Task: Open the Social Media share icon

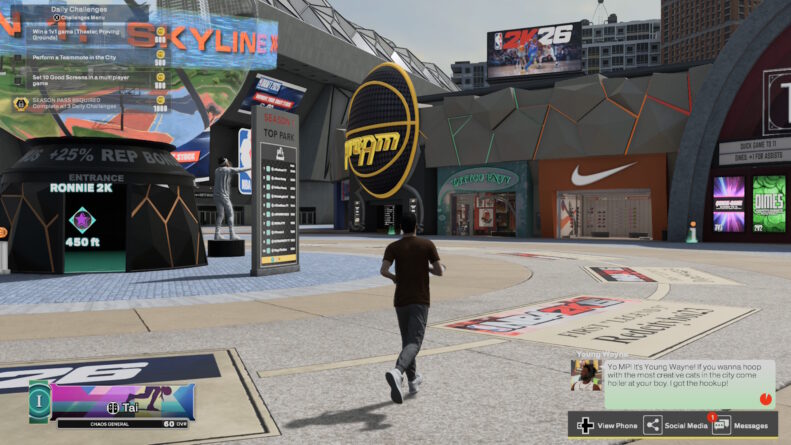Action: [653, 425]
